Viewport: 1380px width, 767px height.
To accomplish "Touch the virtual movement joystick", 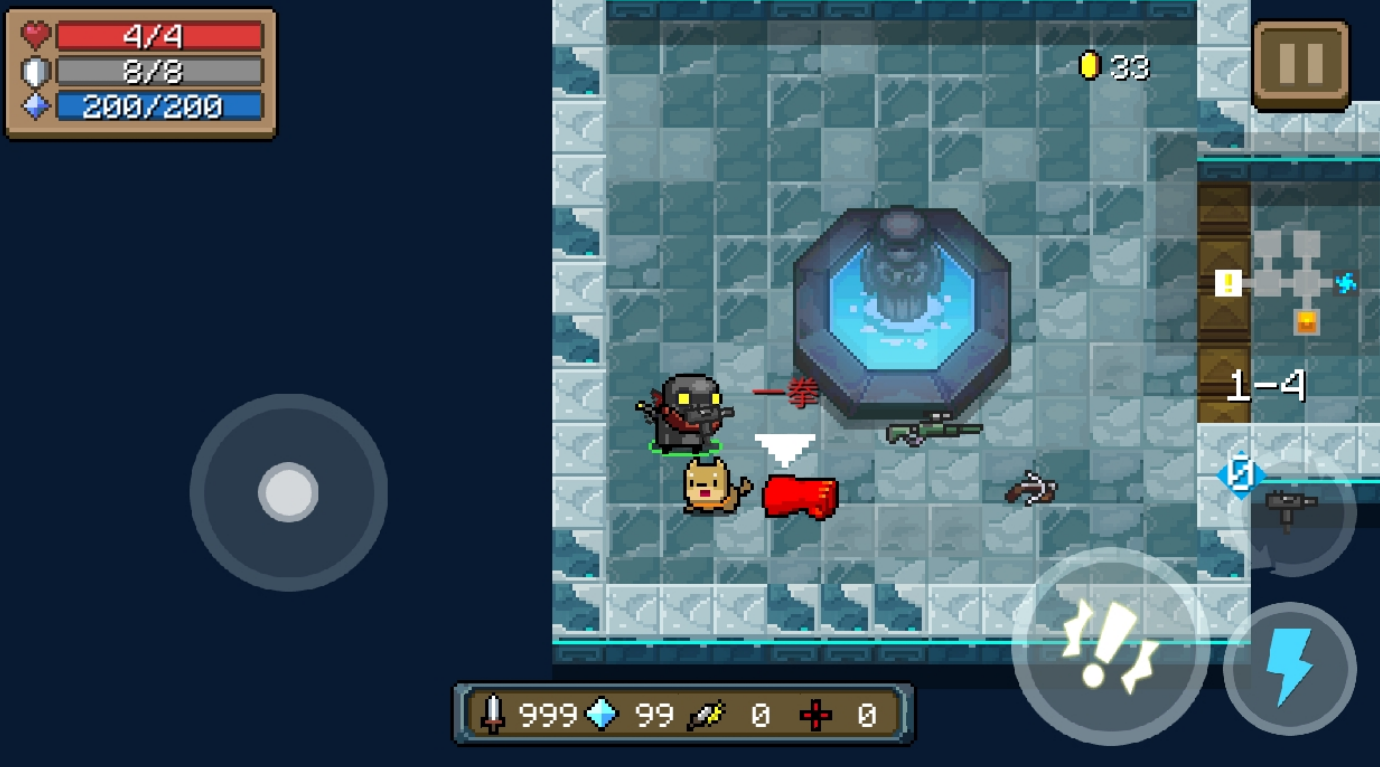I will click(288, 492).
